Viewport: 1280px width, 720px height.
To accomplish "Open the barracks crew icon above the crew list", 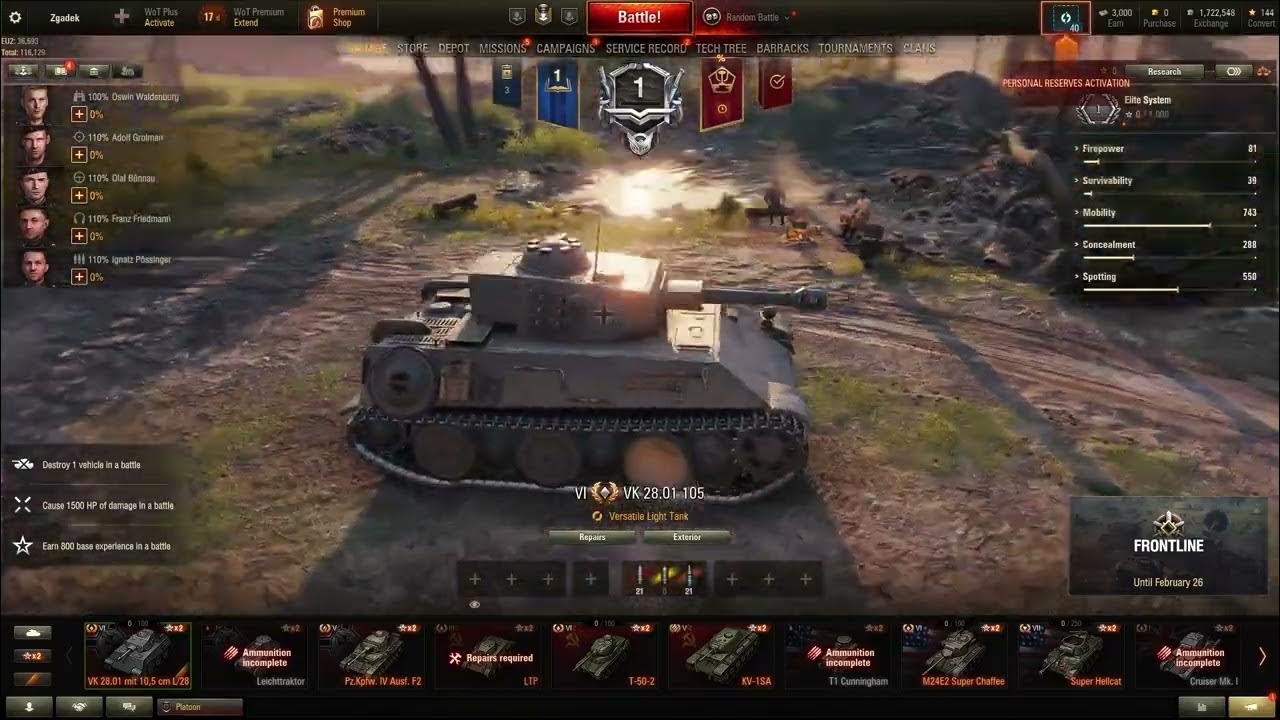I will 93,71.
